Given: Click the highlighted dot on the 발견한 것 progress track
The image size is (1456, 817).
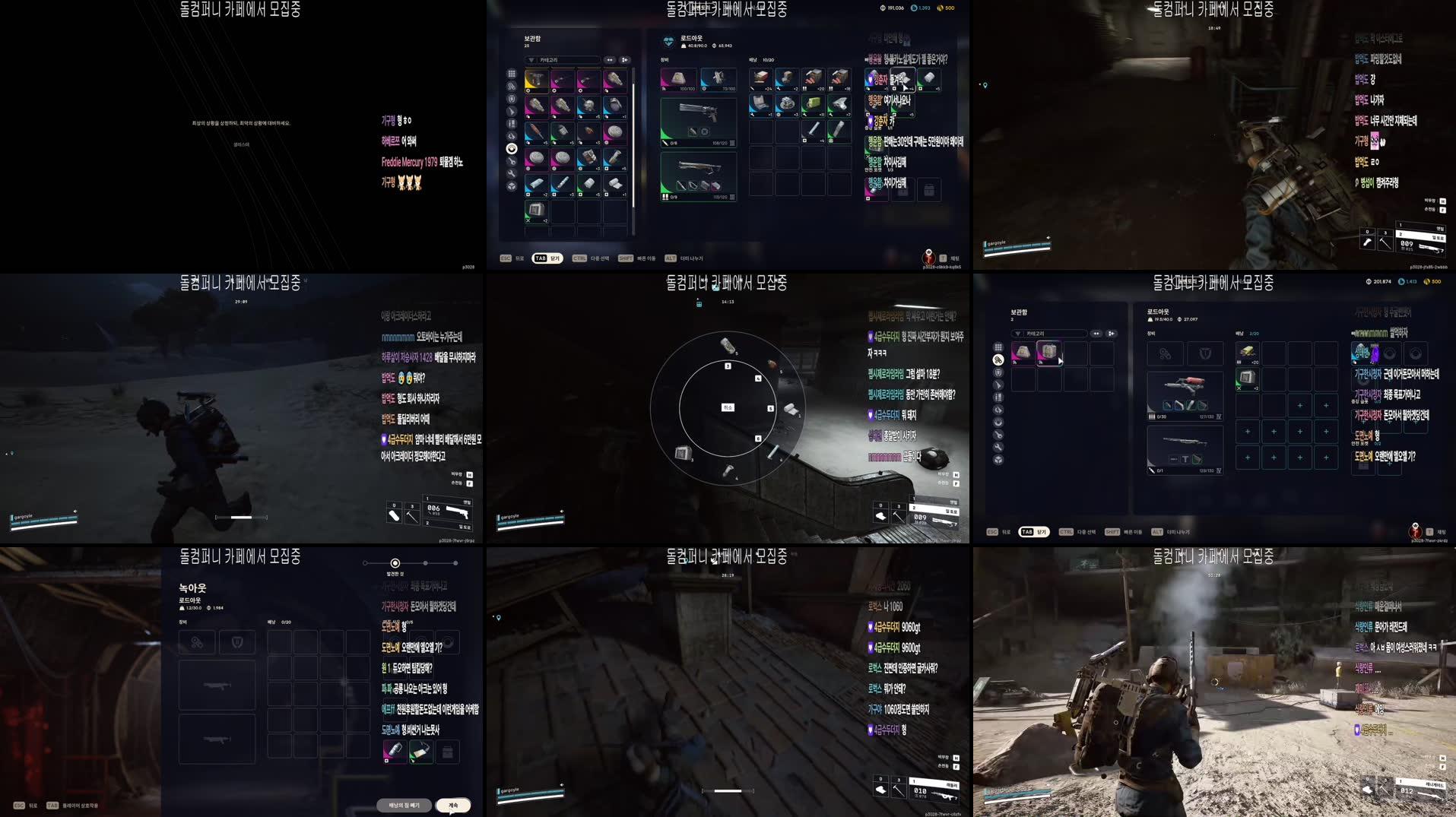Looking at the screenshot, I should [x=395, y=563].
